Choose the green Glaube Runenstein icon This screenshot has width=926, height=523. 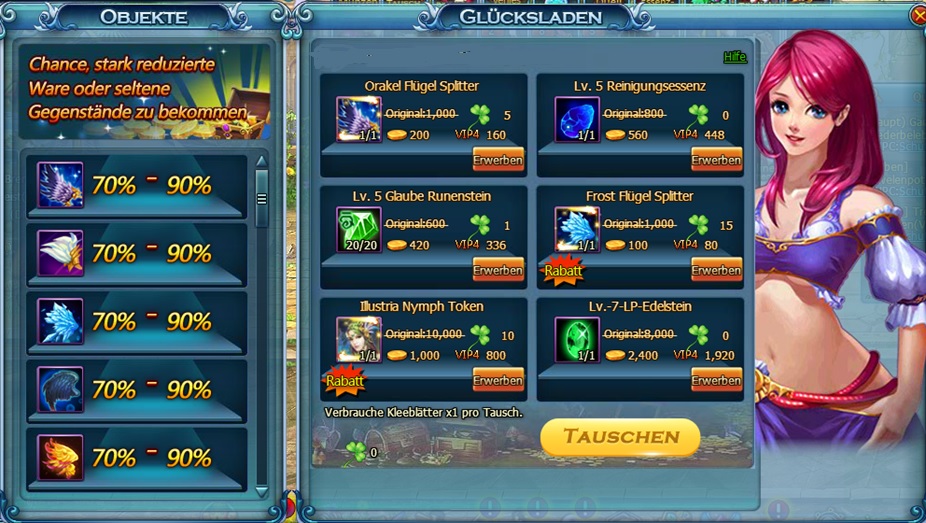(x=358, y=230)
